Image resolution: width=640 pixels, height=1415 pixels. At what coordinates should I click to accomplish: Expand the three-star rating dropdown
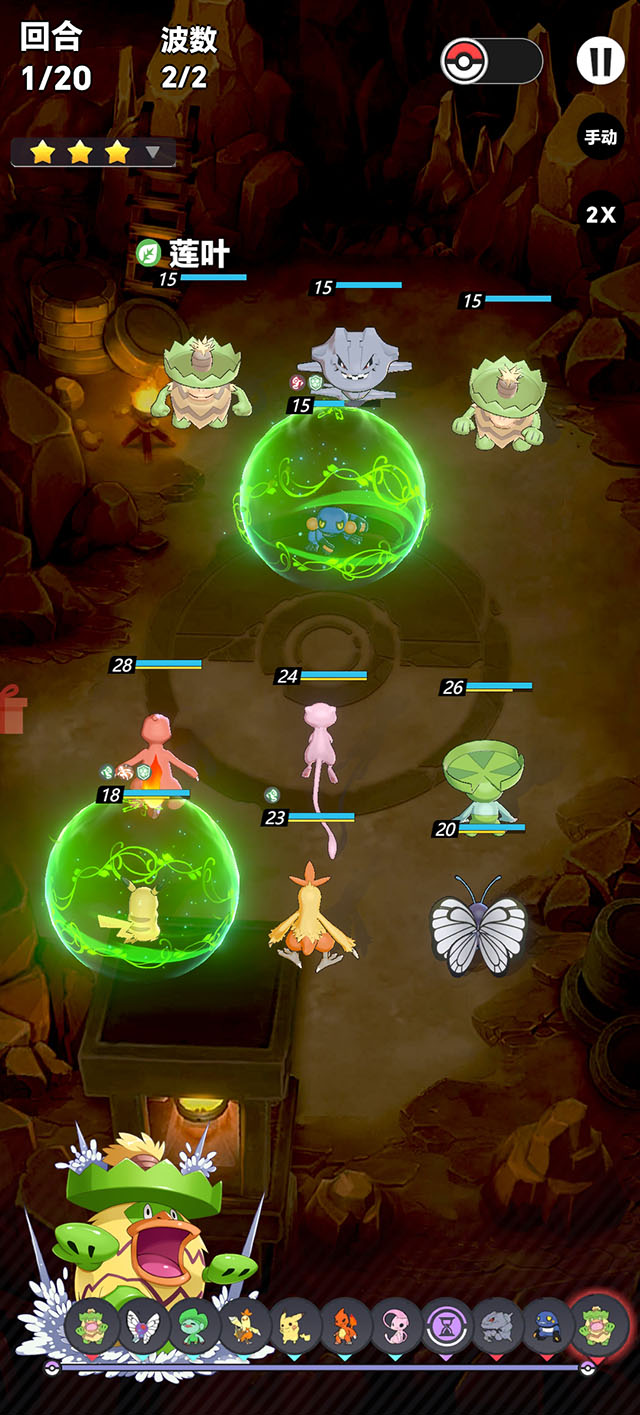[153, 152]
